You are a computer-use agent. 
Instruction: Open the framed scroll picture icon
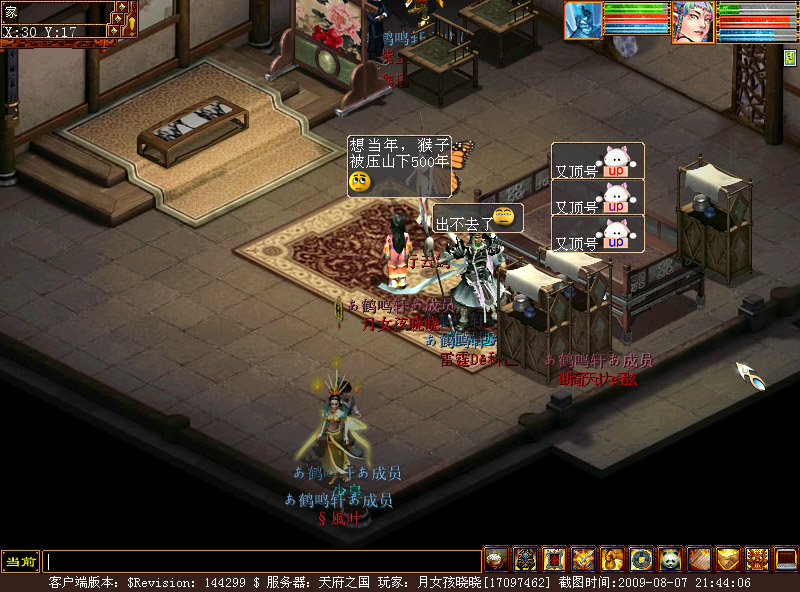pos(554,560)
